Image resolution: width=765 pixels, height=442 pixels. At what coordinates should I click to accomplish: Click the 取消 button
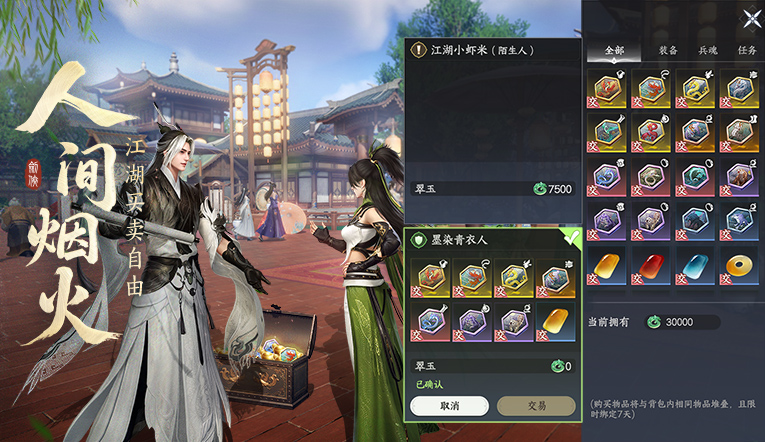click(x=449, y=406)
